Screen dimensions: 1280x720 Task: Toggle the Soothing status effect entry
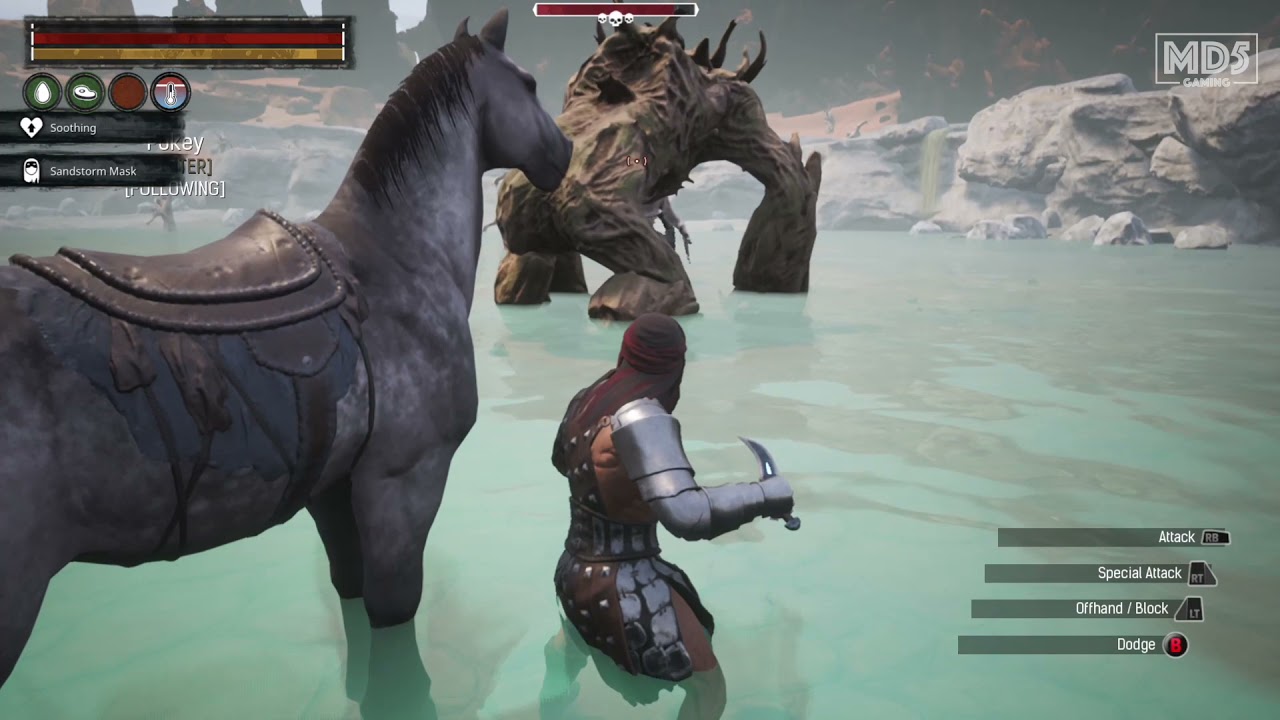[73, 127]
